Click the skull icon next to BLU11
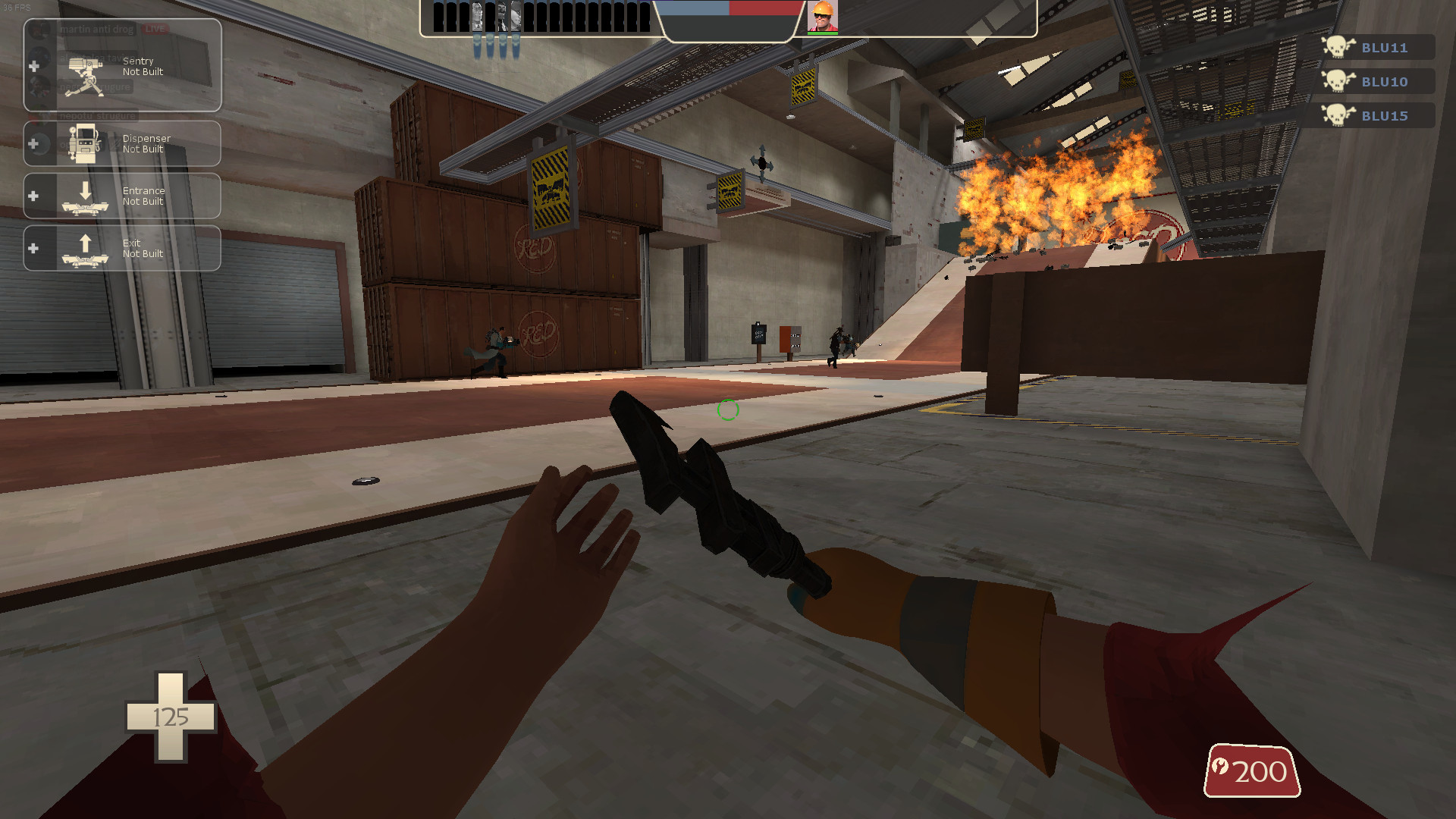This screenshot has height=819, width=1456. (1339, 47)
